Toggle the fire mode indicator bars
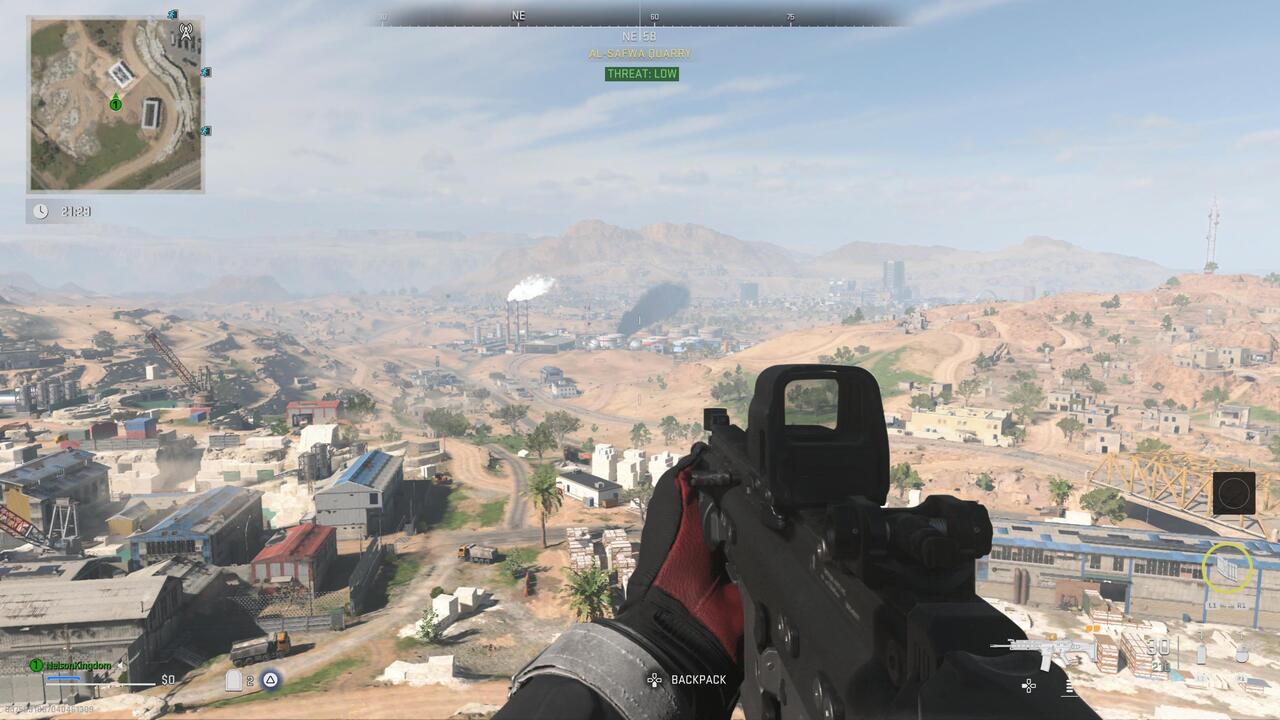 (x=1068, y=688)
